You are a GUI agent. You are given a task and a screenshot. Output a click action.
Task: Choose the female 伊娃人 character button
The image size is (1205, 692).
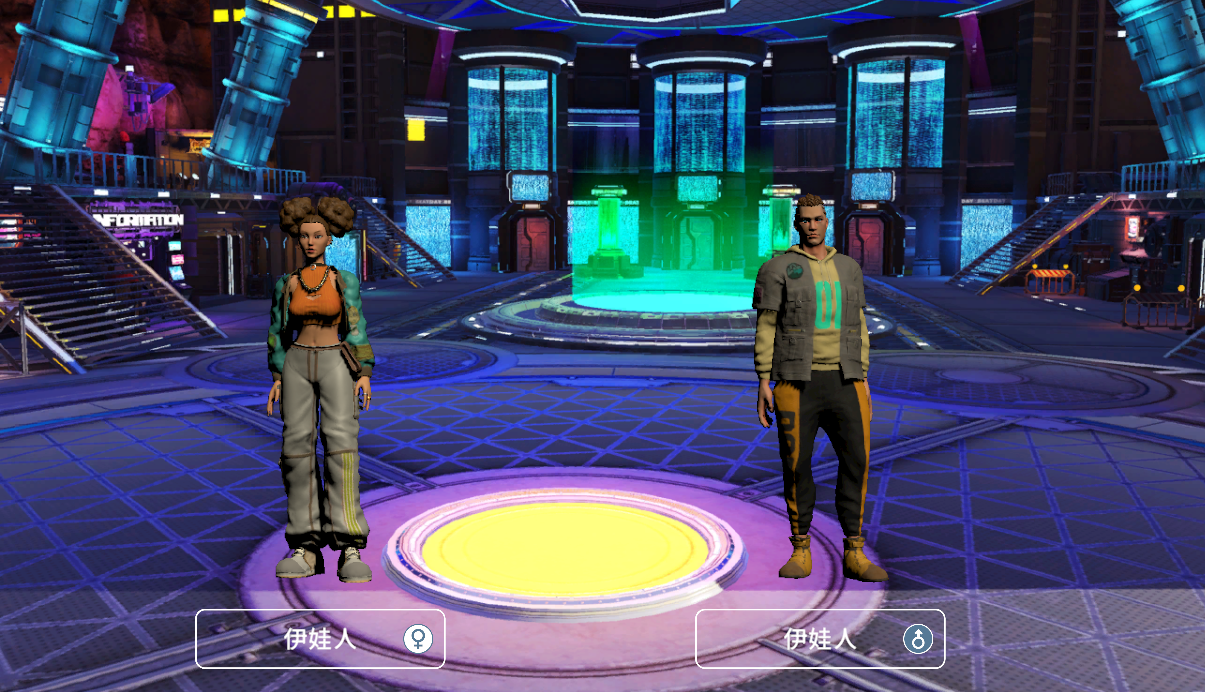pyautogui.click(x=320, y=638)
